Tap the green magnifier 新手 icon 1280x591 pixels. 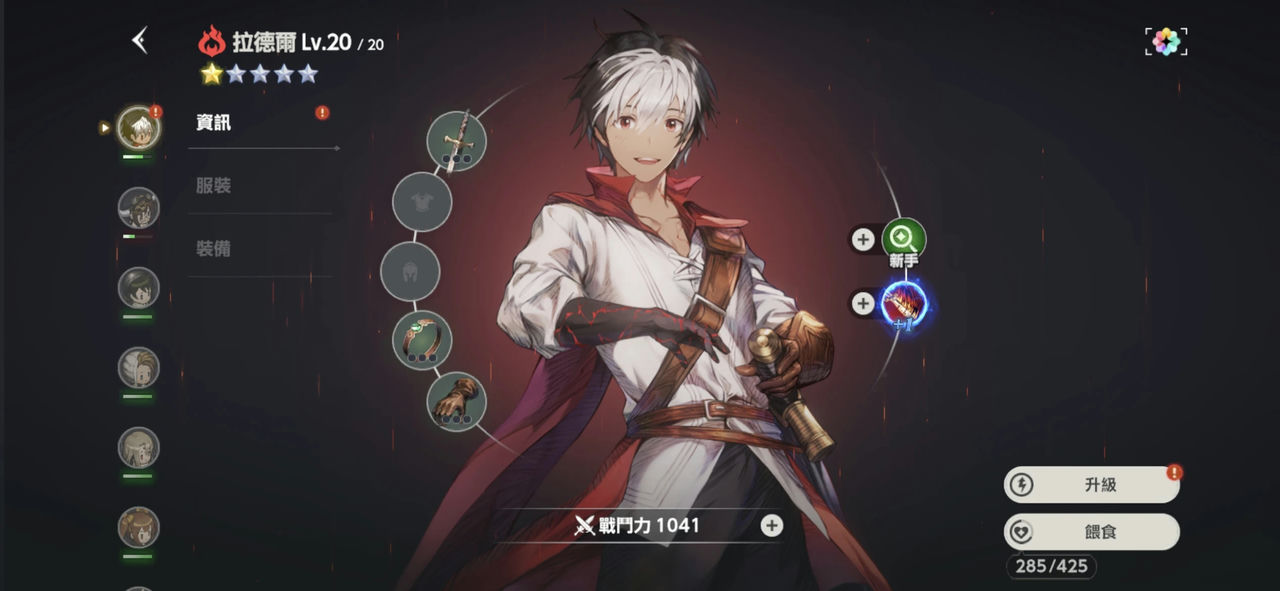904,239
